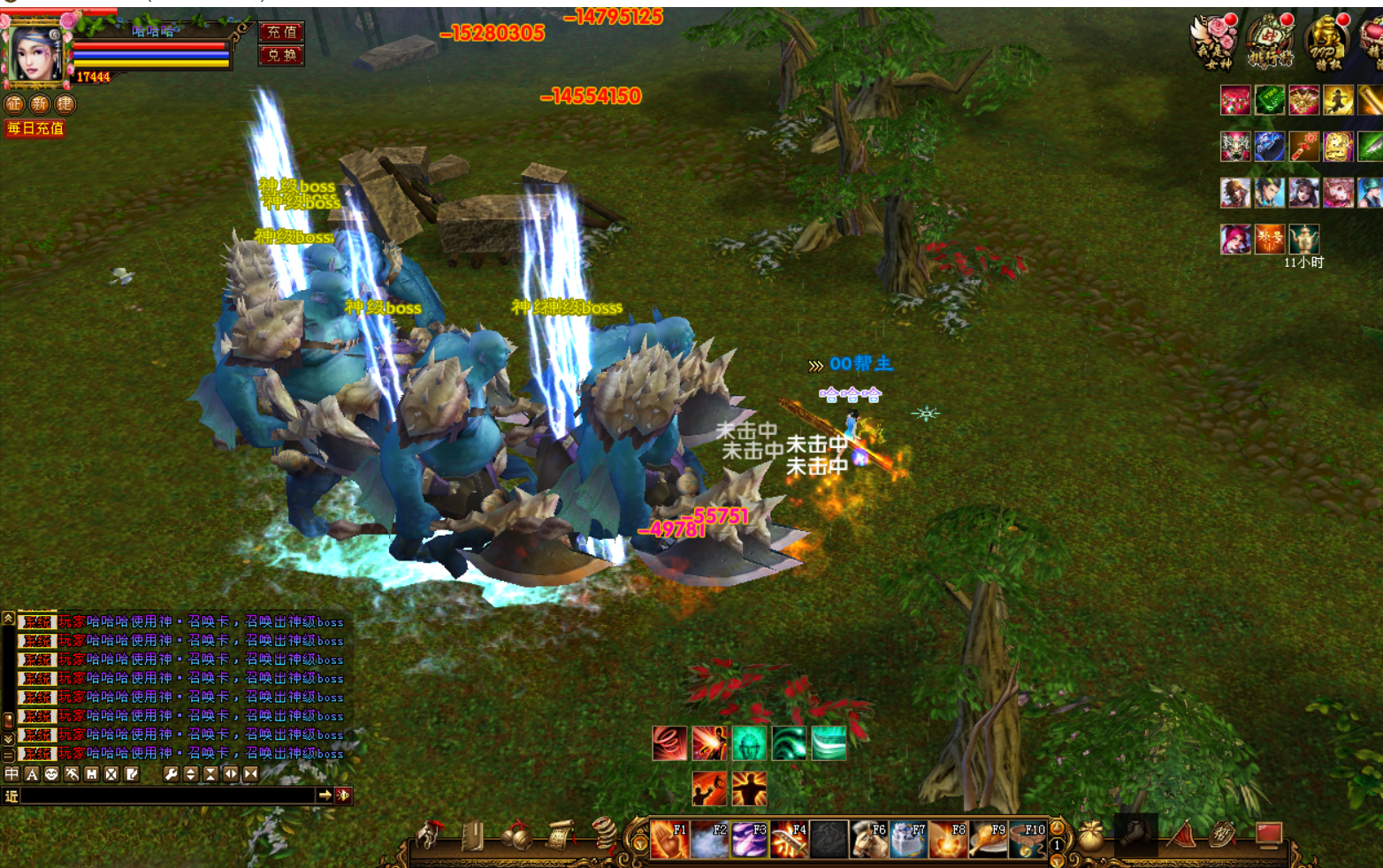
Task: Click the green face buff icon
Action: point(749,744)
